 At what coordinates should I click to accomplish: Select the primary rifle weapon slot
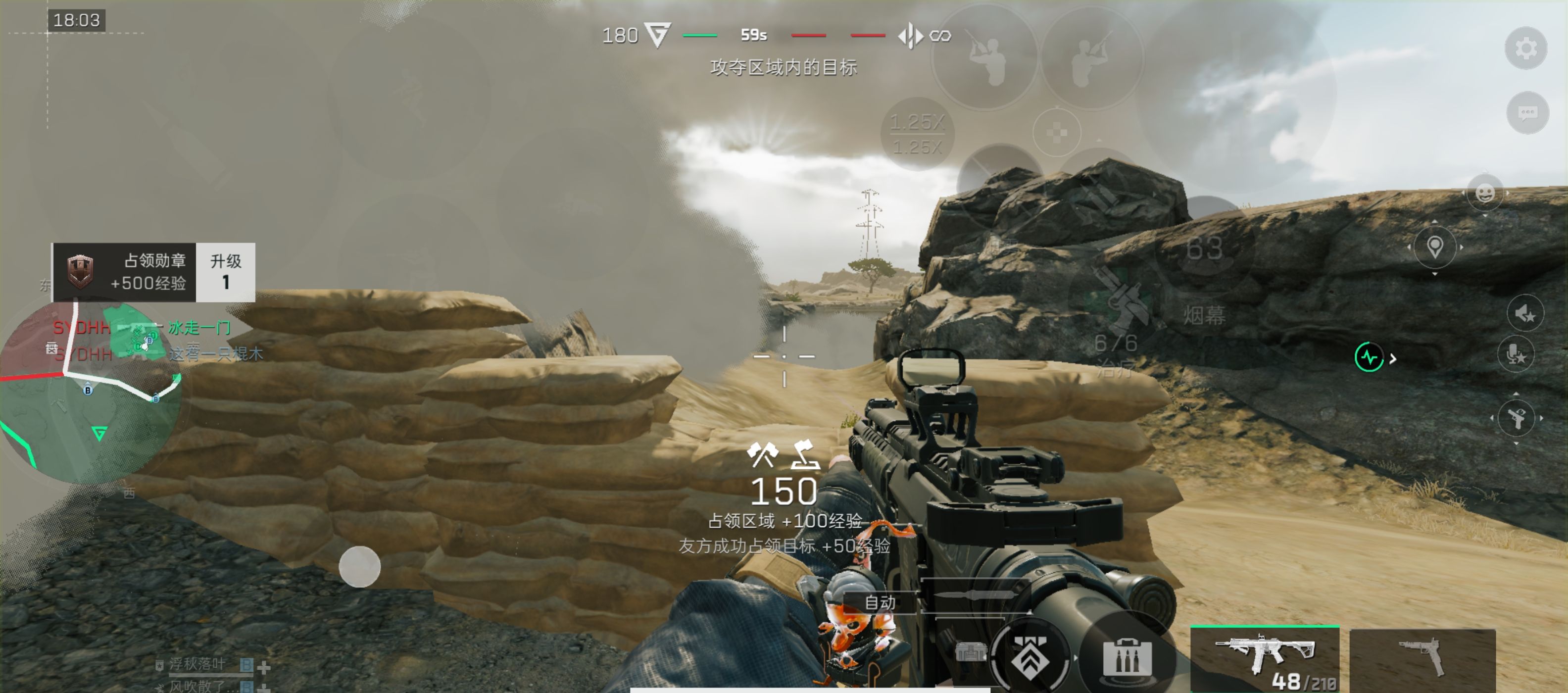point(1264,659)
